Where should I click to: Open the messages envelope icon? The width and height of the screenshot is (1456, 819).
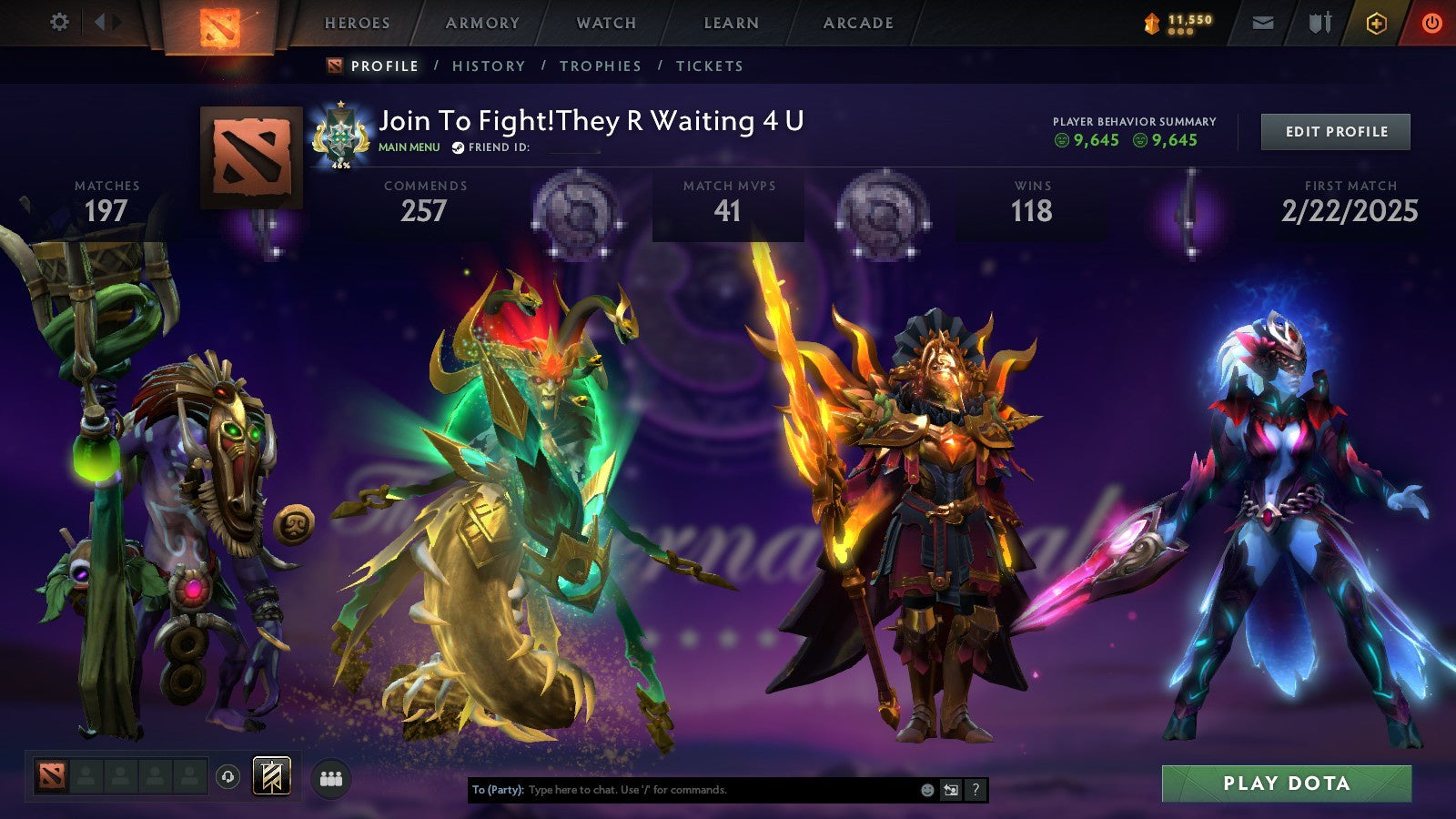point(1261,23)
